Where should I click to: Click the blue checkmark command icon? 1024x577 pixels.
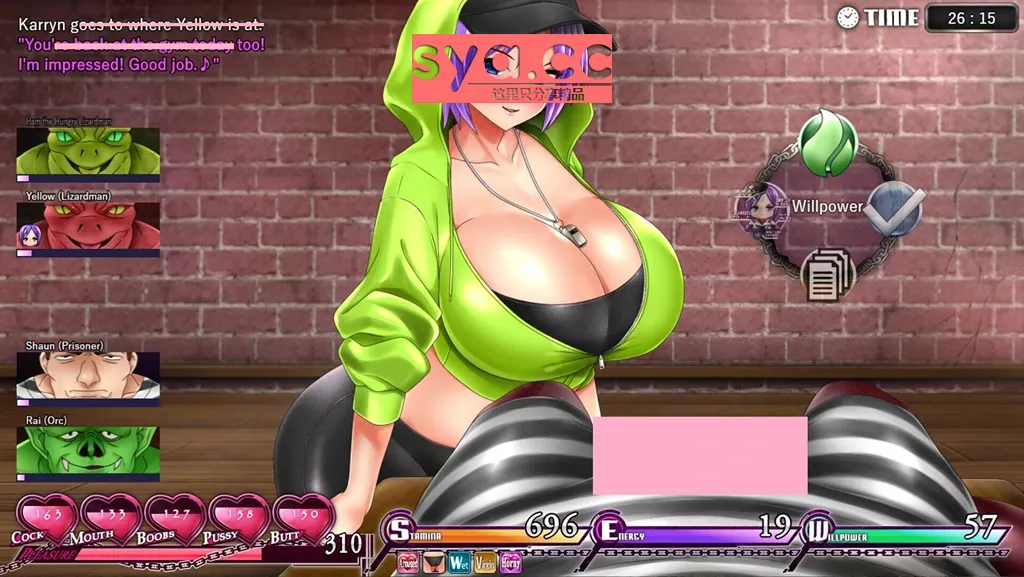click(891, 209)
